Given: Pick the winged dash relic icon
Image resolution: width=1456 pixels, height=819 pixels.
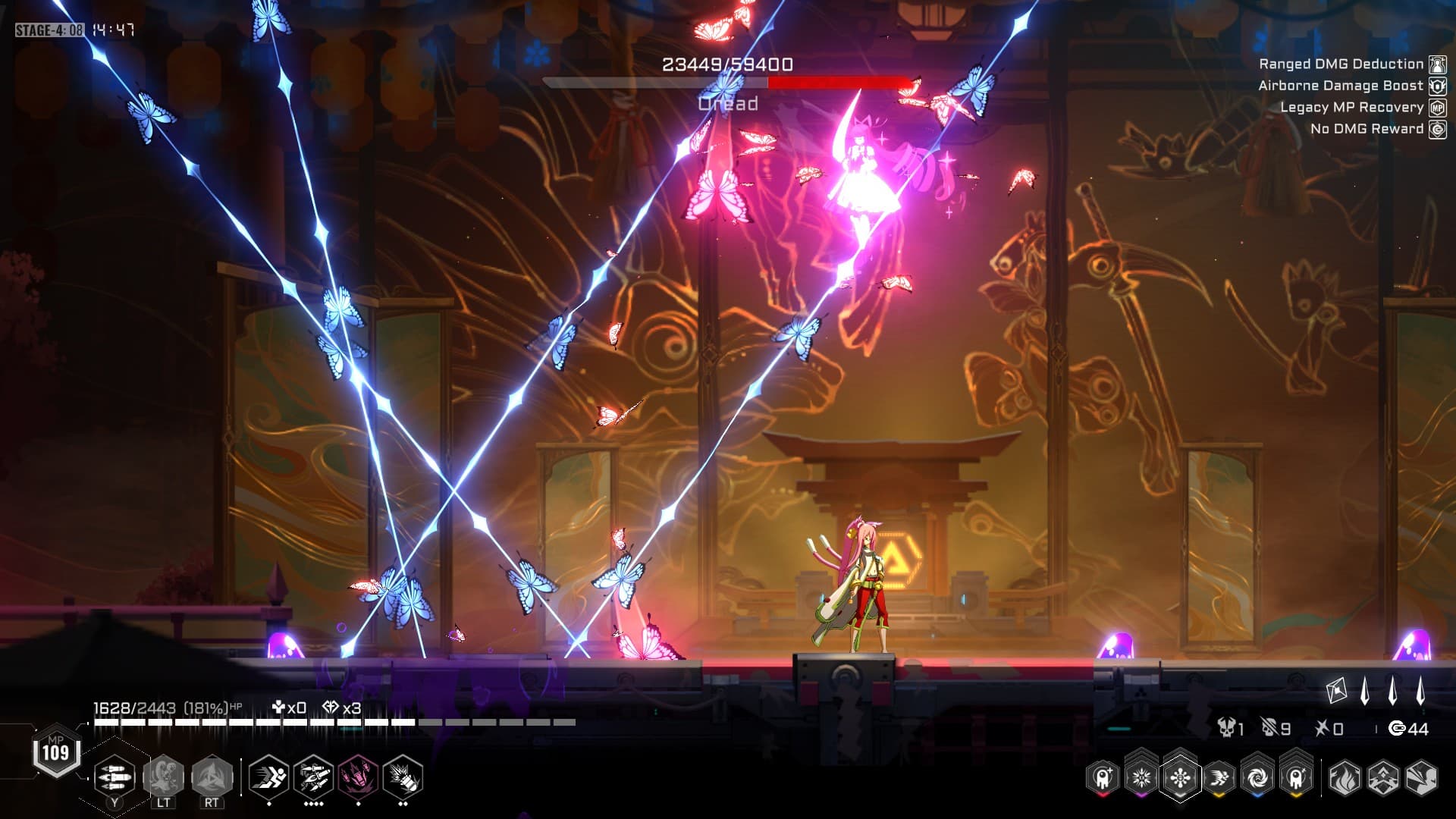Looking at the screenshot, I should (1219, 777).
